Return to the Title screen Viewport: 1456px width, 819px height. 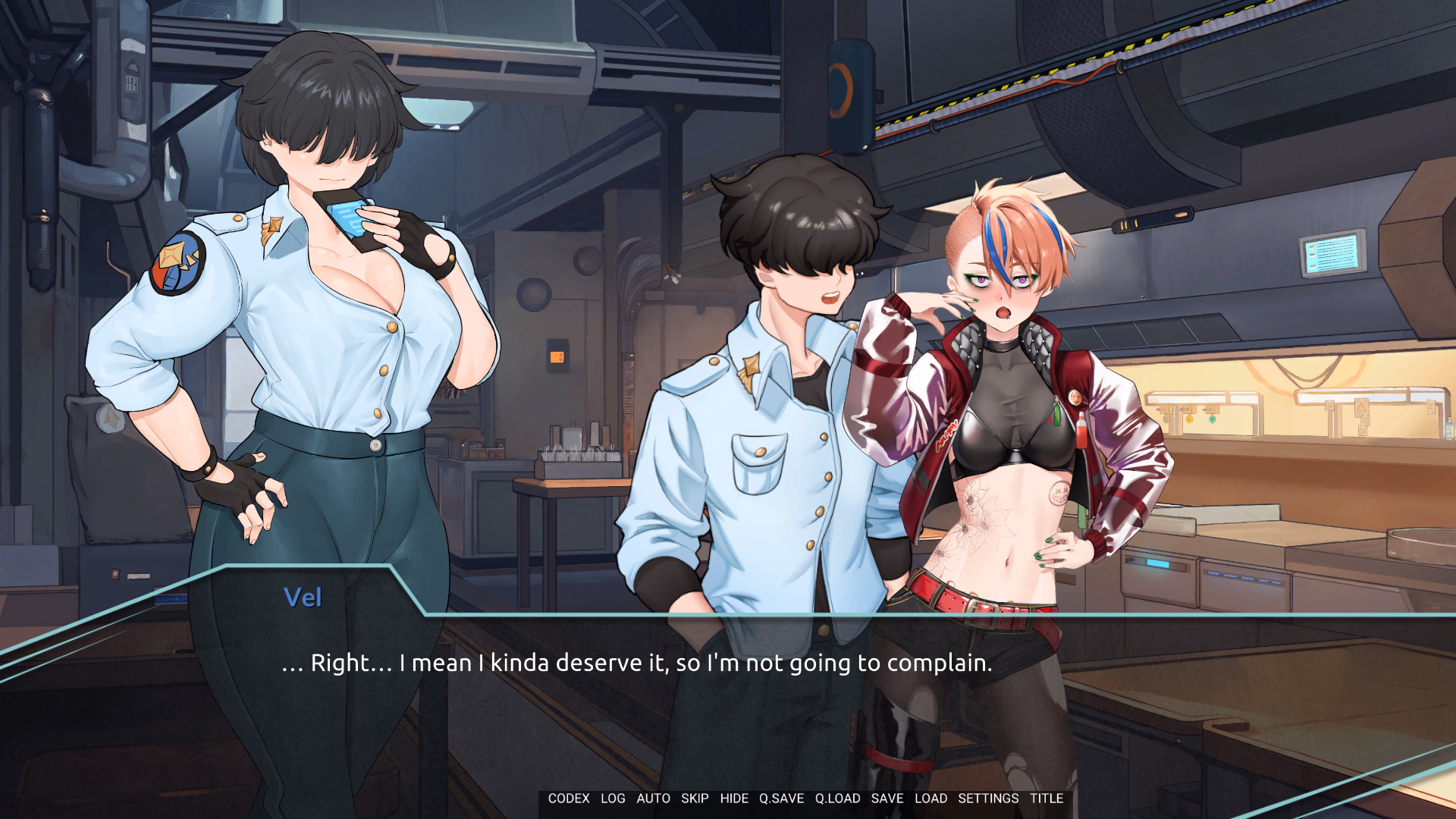[1046, 799]
